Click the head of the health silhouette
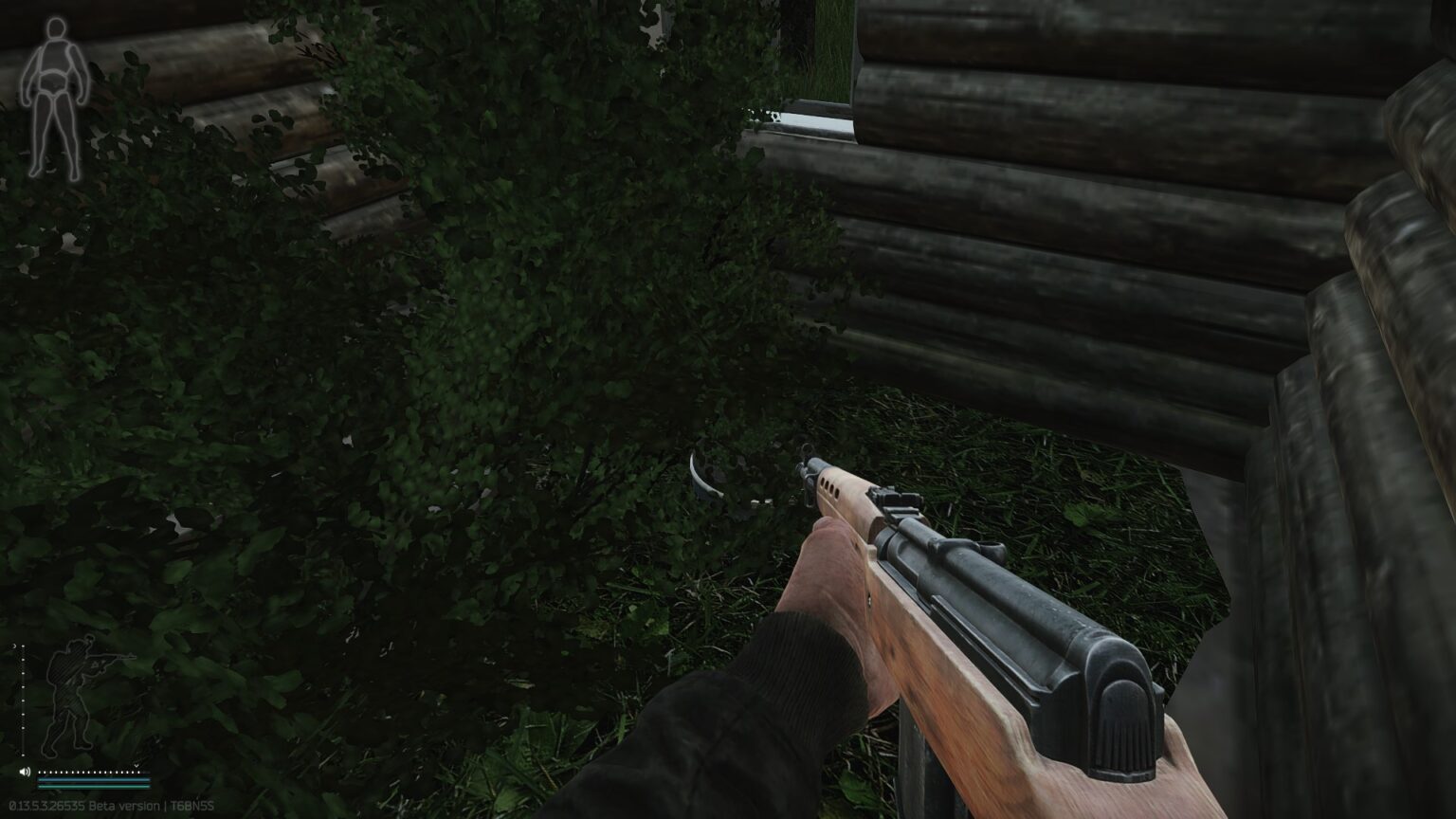Screen dimensions: 1456x819 tap(55, 28)
